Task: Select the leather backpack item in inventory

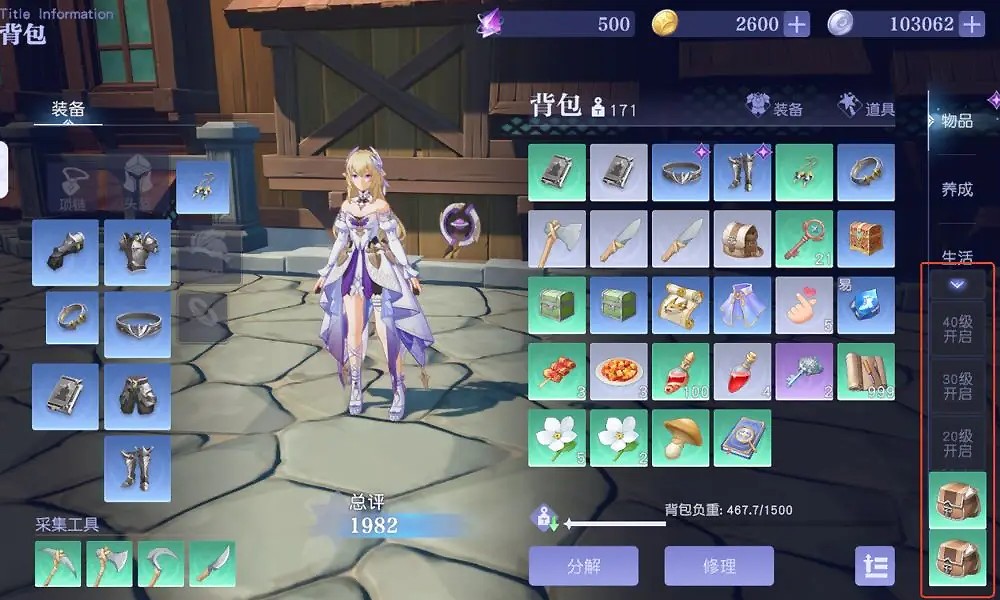Action: tap(742, 238)
